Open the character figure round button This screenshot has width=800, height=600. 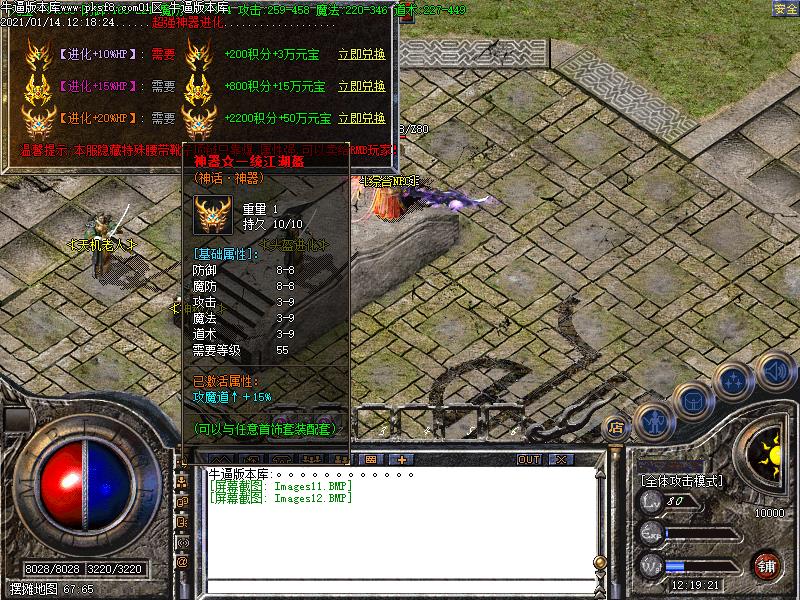pyautogui.click(x=653, y=422)
